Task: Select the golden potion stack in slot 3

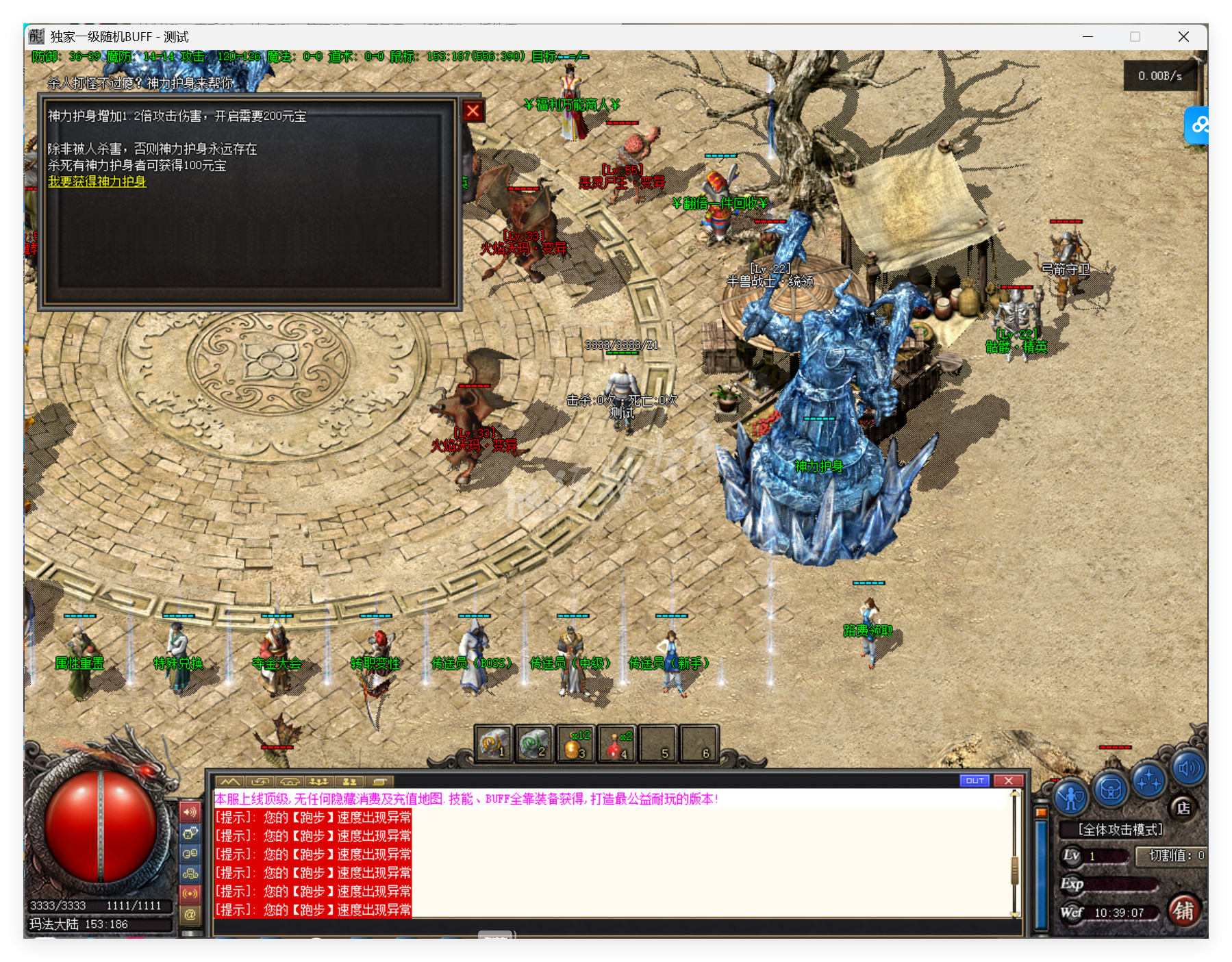Action: pyautogui.click(x=575, y=744)
